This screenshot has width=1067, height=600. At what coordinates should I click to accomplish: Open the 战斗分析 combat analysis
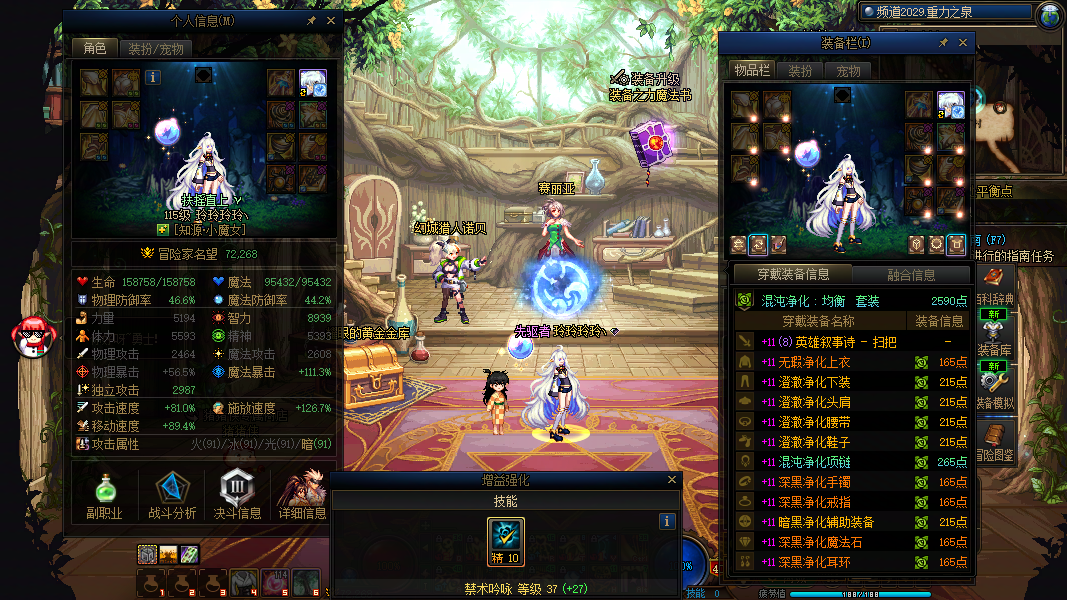click(x=172, y=497)
